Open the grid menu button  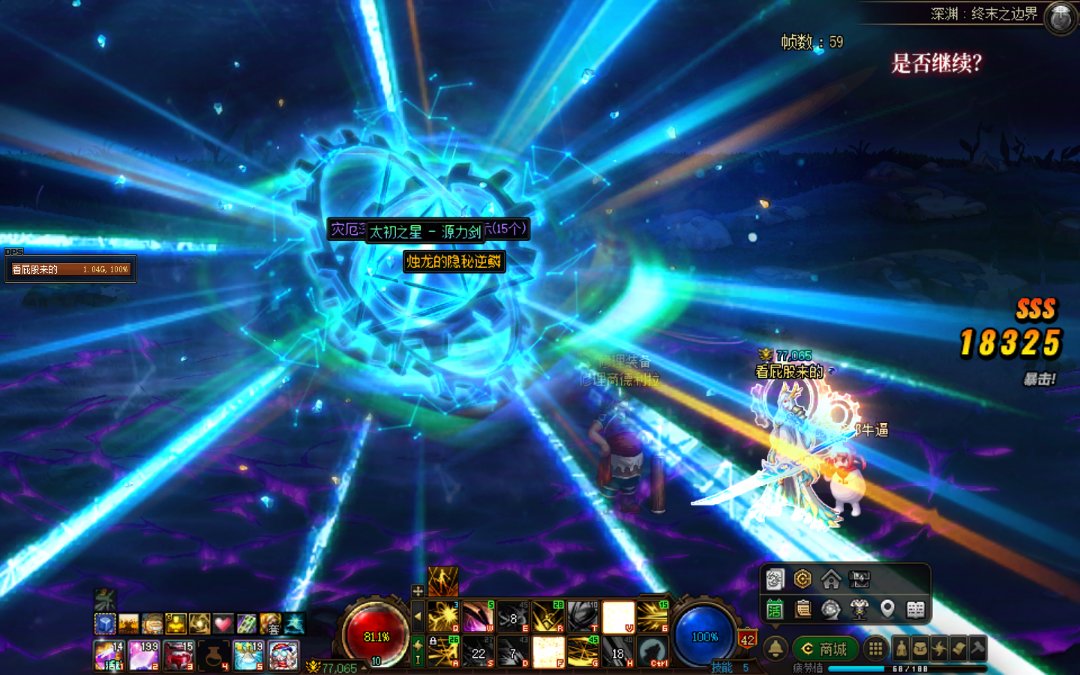pos(874,648)
